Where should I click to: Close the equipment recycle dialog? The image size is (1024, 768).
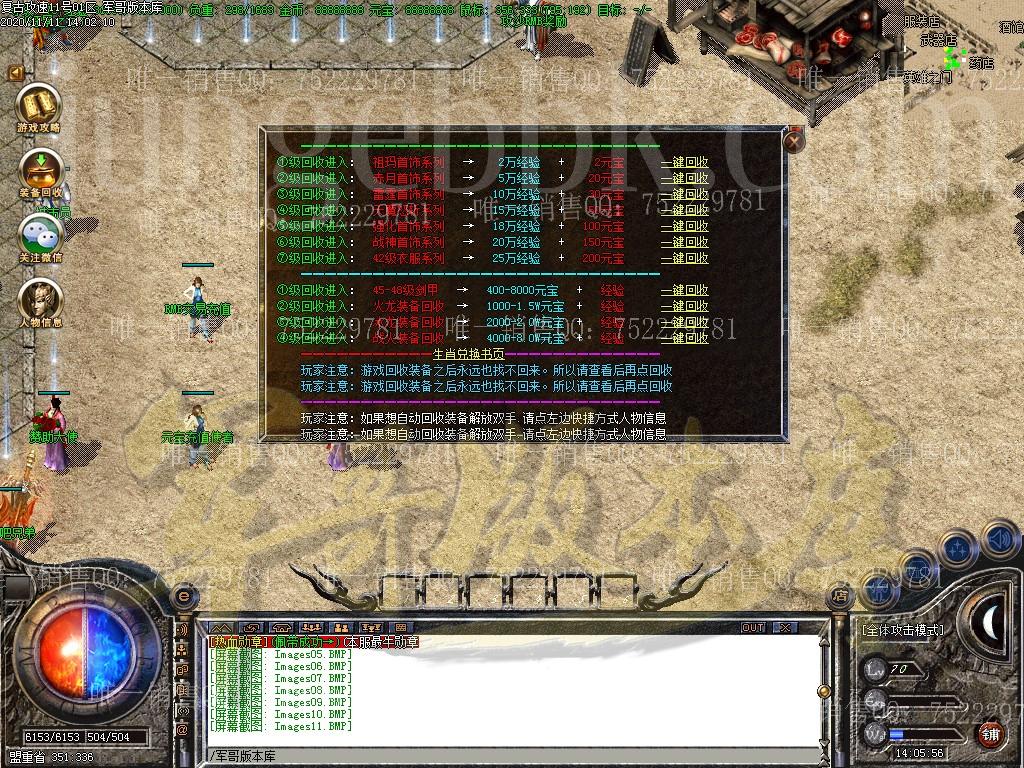click(x=794, y=141)
